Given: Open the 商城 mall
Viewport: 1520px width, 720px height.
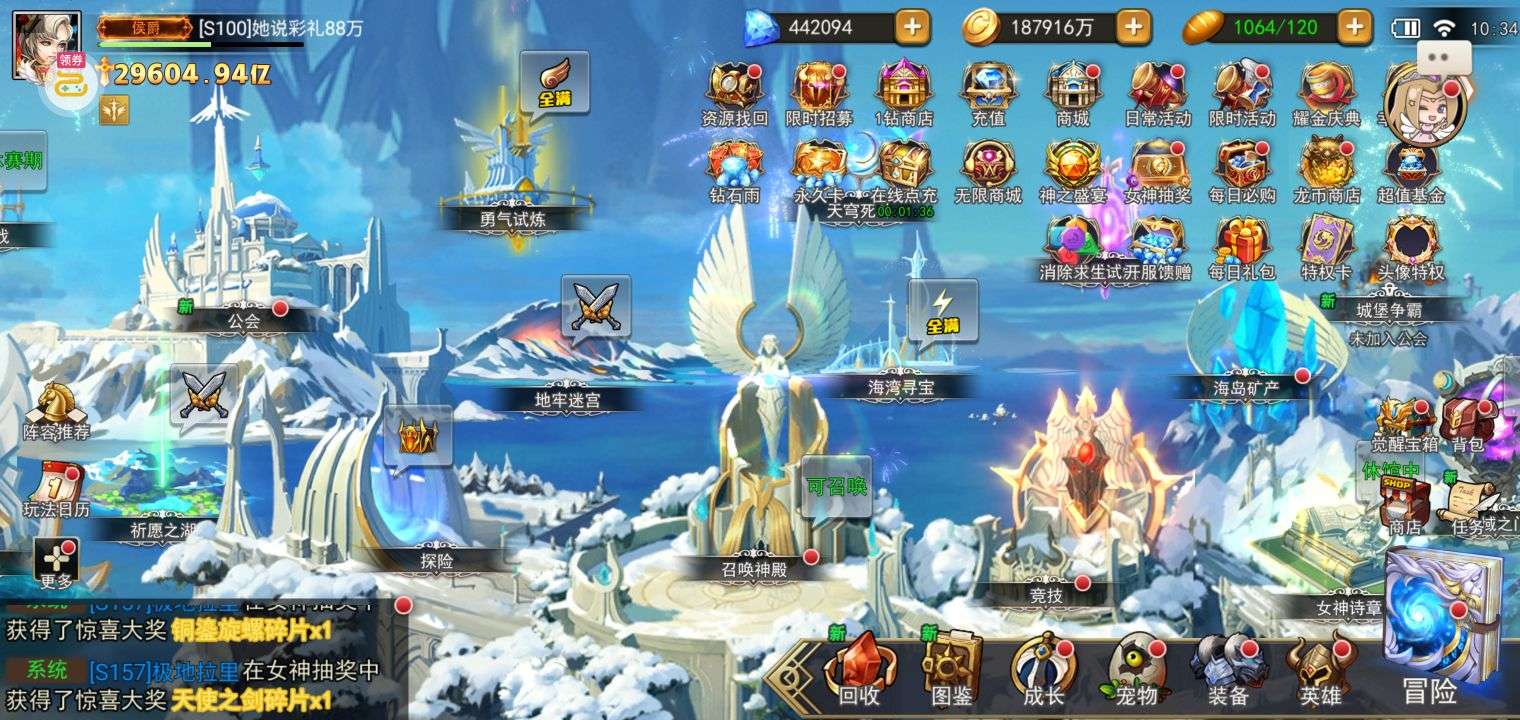Looking at the screenshot, I should 1072,90.
